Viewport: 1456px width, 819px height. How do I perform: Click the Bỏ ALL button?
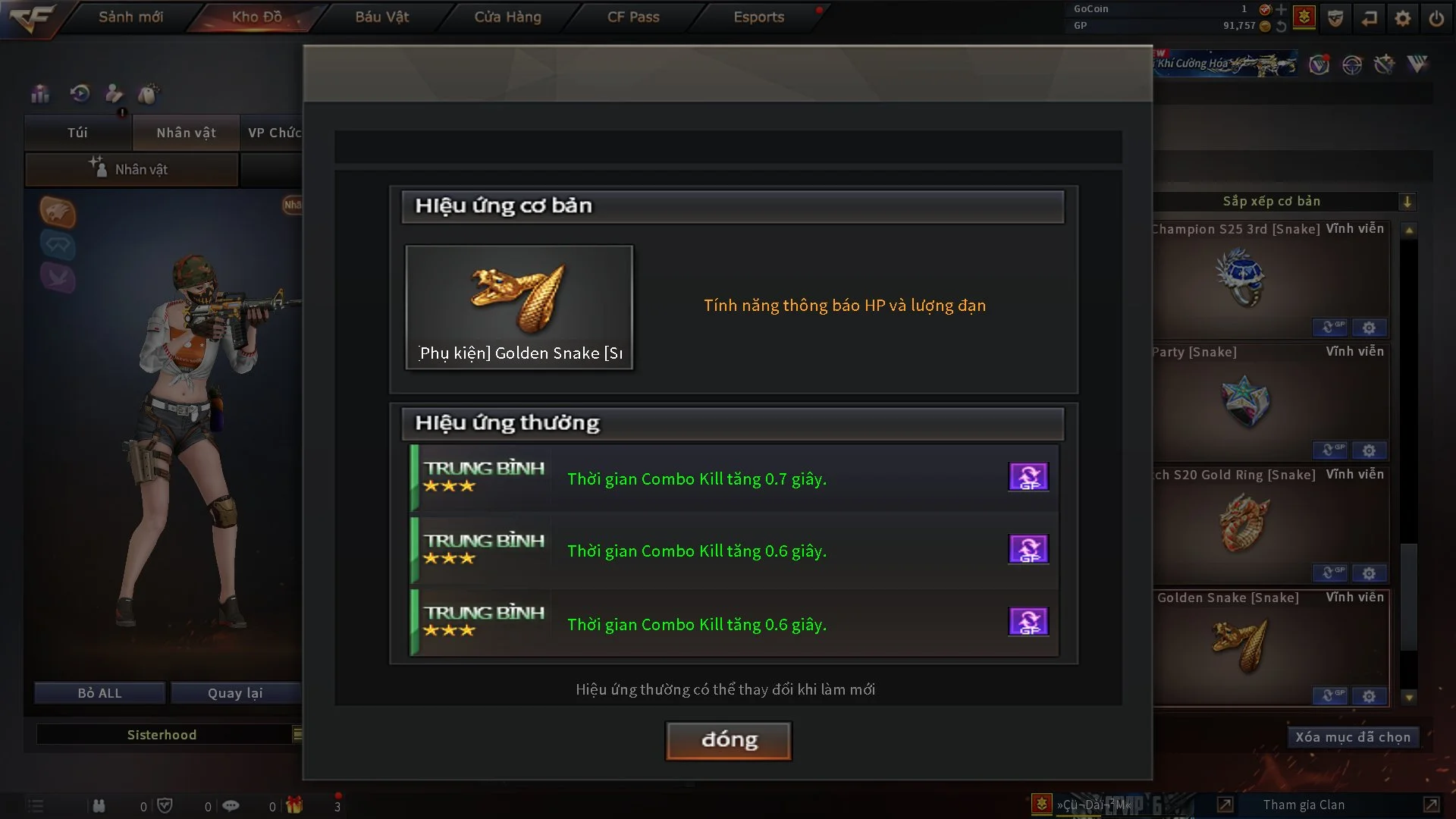pyautogui.click(x=99, y=693)
